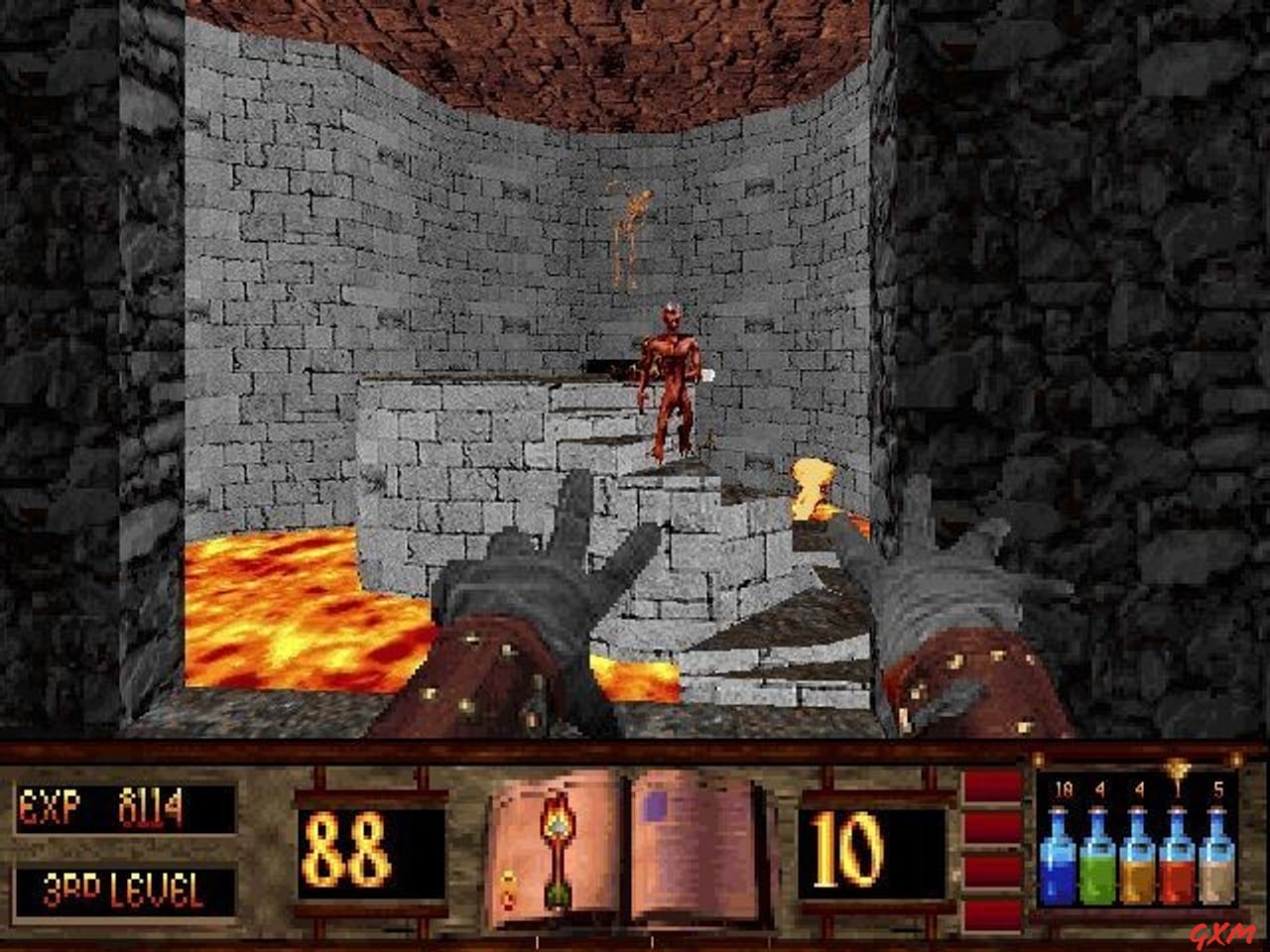Click the small yellow flask icon on the left page
This screenshot has height=952, width=1270.
pyautogui.click(x=508, y=888)
